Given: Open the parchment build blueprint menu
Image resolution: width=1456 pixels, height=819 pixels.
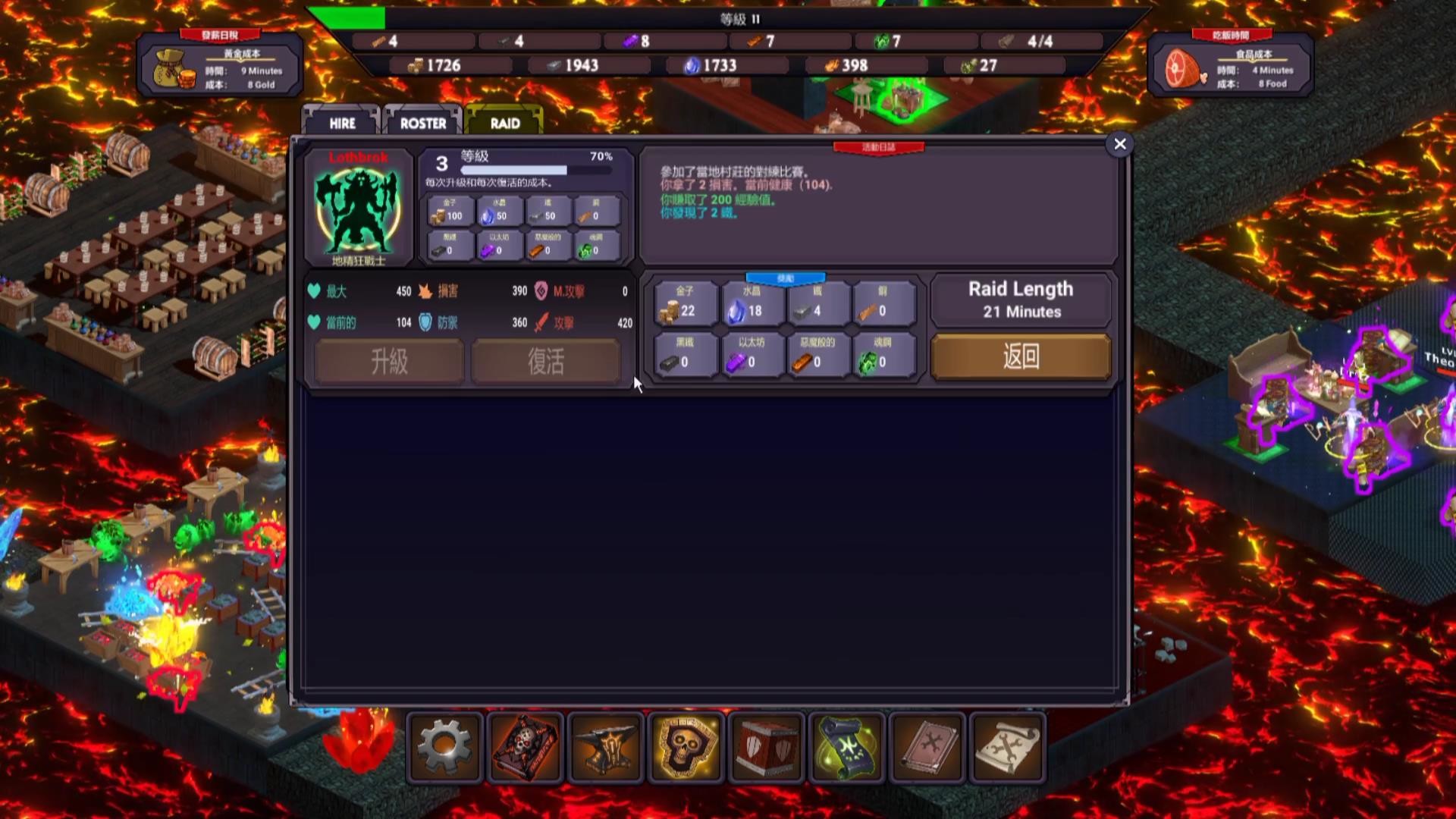Looking at the screenshot, I should (1008, 748).
